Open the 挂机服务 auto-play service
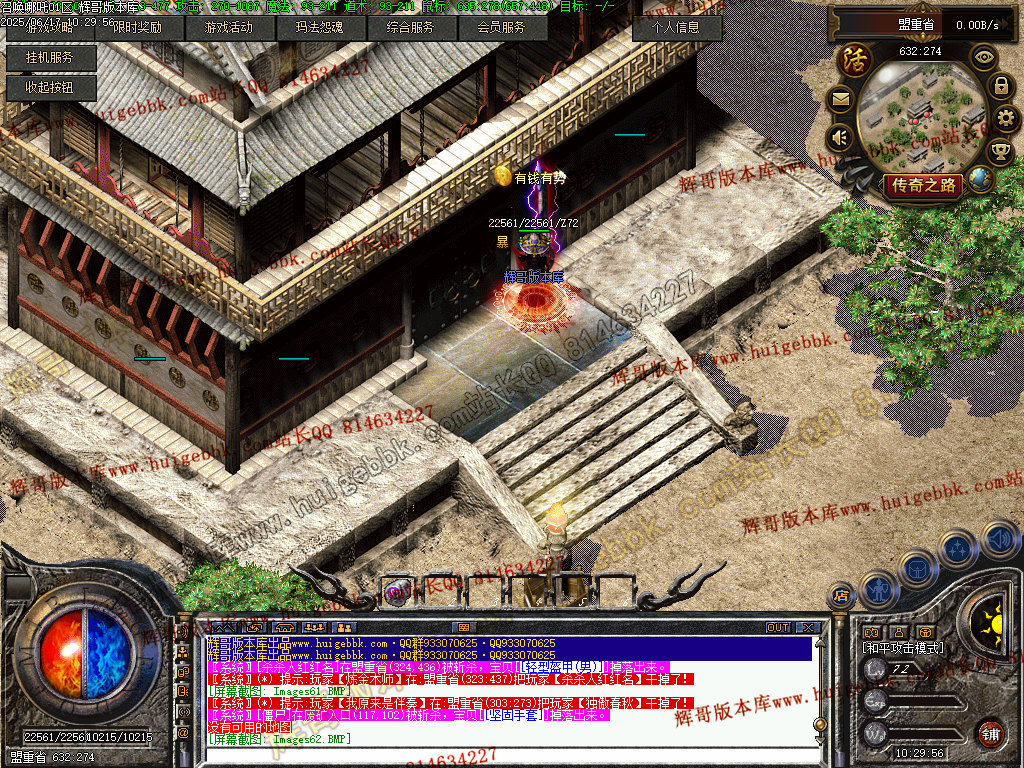The width and height of the screenshot is (1024, 768). coord(50,58)
